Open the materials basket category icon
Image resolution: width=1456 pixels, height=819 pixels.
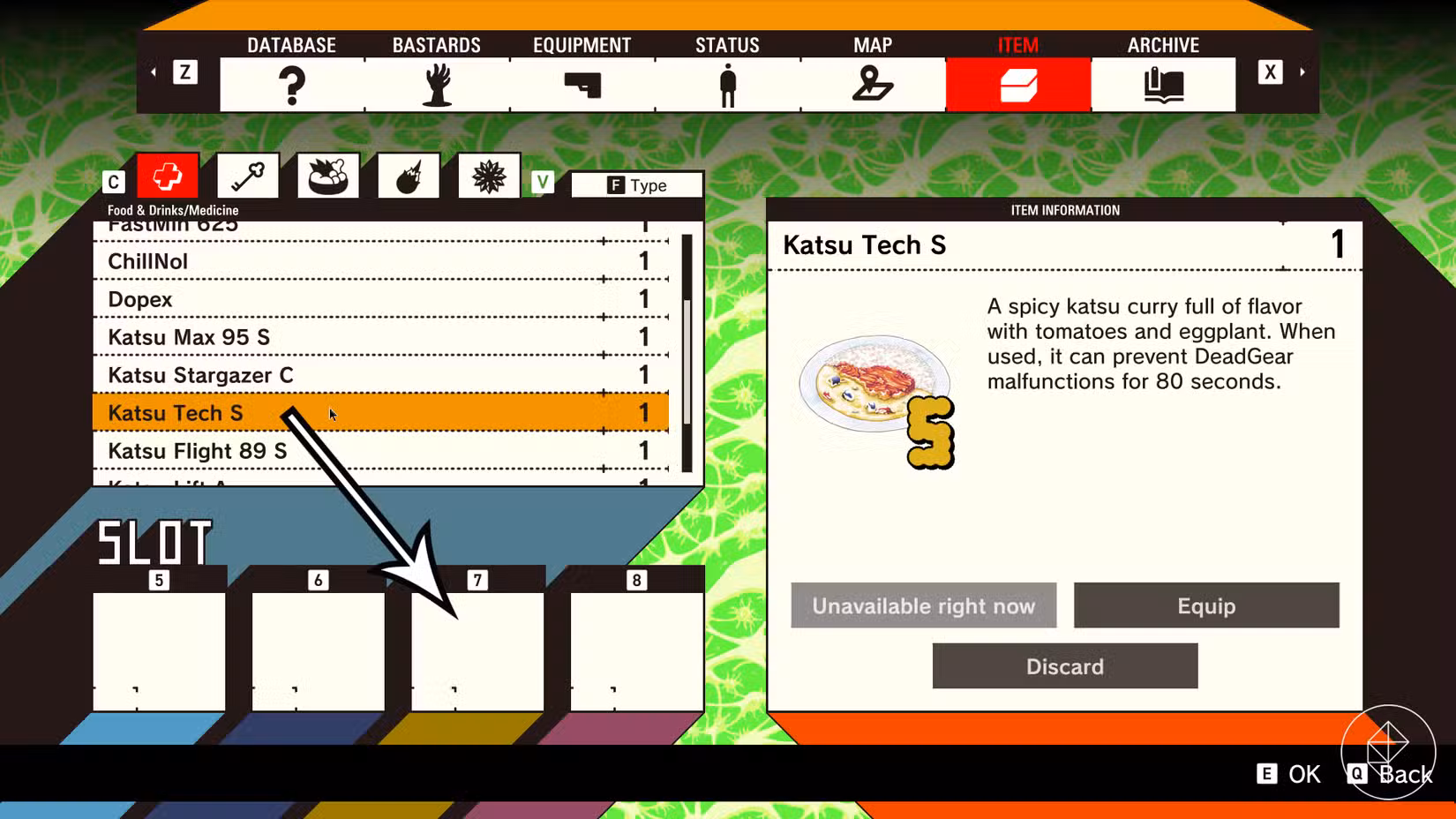(327, 175)
